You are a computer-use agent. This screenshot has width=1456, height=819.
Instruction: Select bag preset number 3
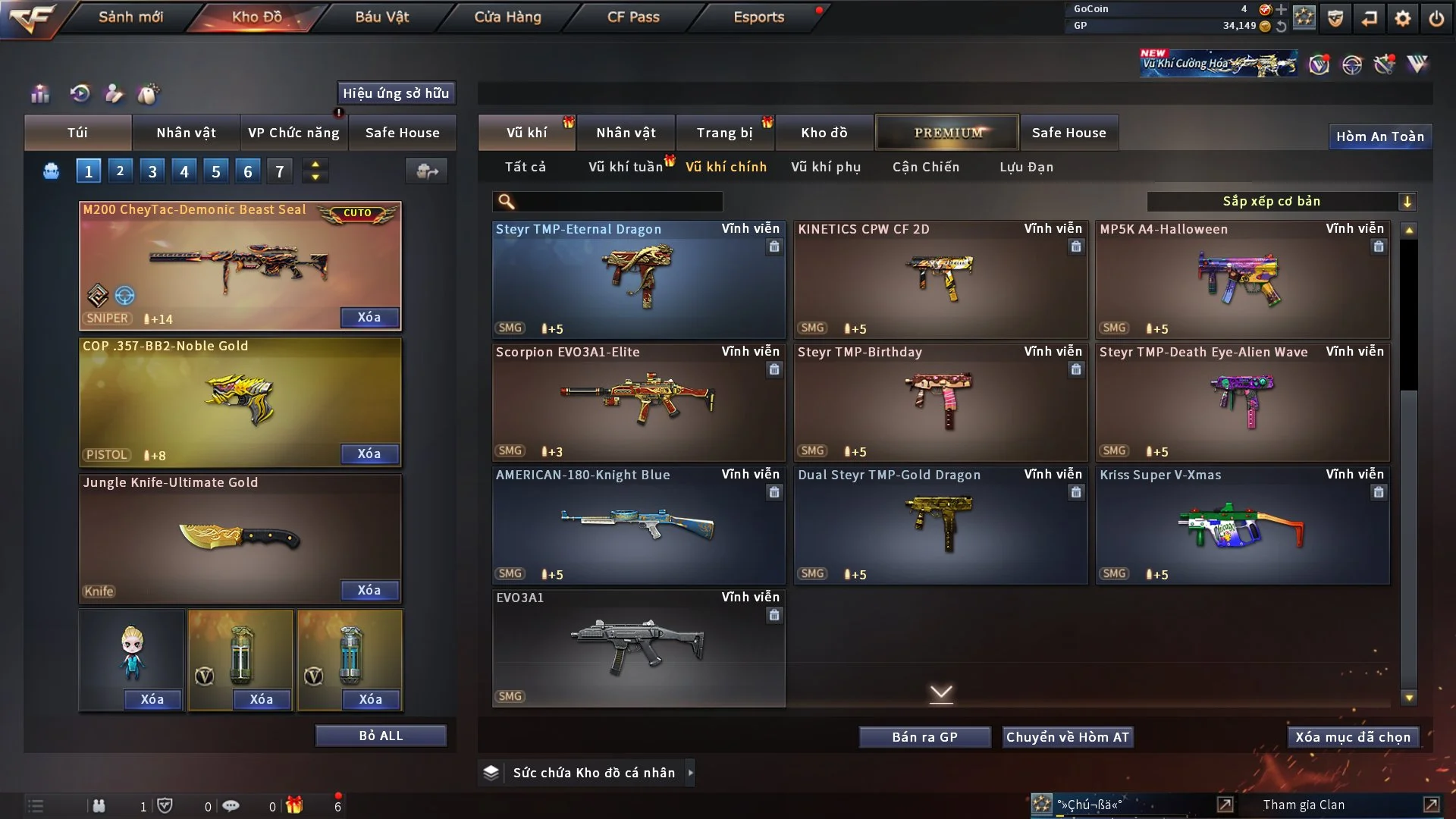click(152, 171)
